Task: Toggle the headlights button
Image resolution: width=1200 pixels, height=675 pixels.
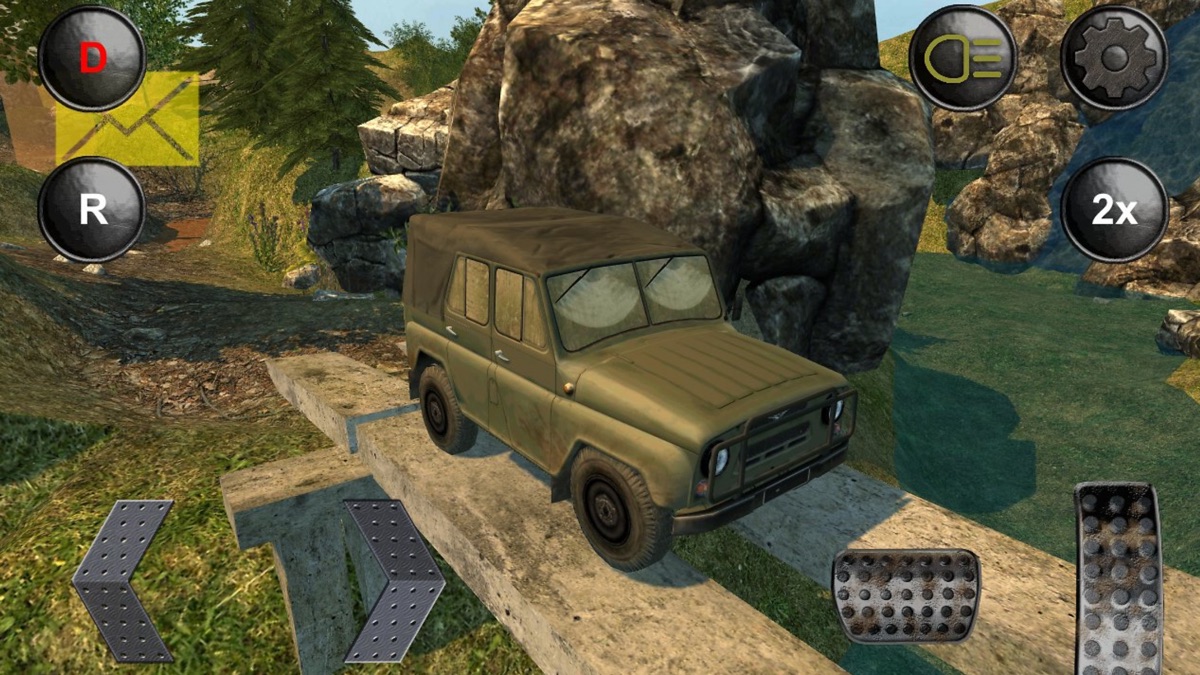Action: pyautogui.click(x=963, y=58)
